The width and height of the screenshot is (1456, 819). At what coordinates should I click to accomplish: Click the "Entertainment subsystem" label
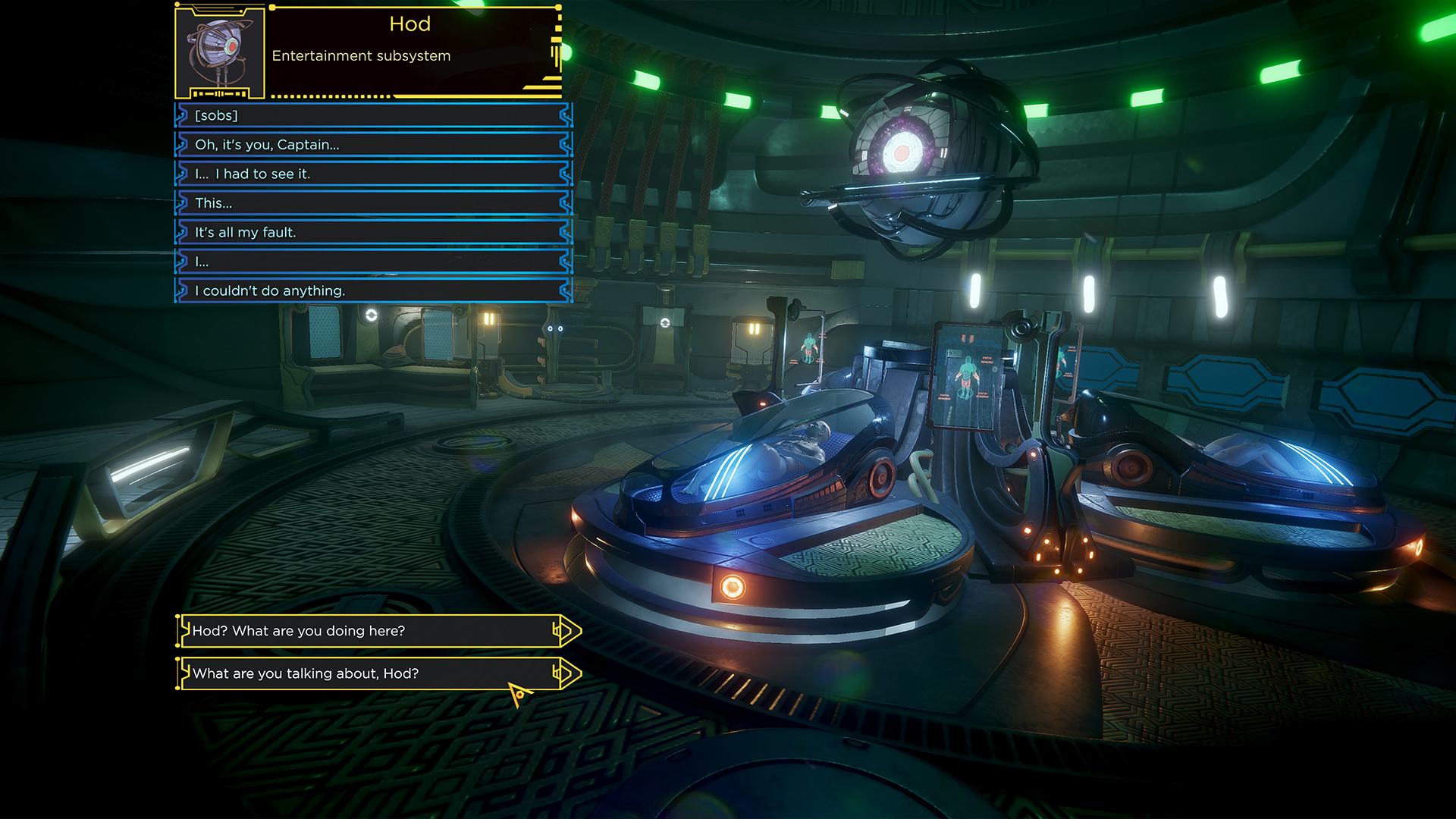(361, 55)
